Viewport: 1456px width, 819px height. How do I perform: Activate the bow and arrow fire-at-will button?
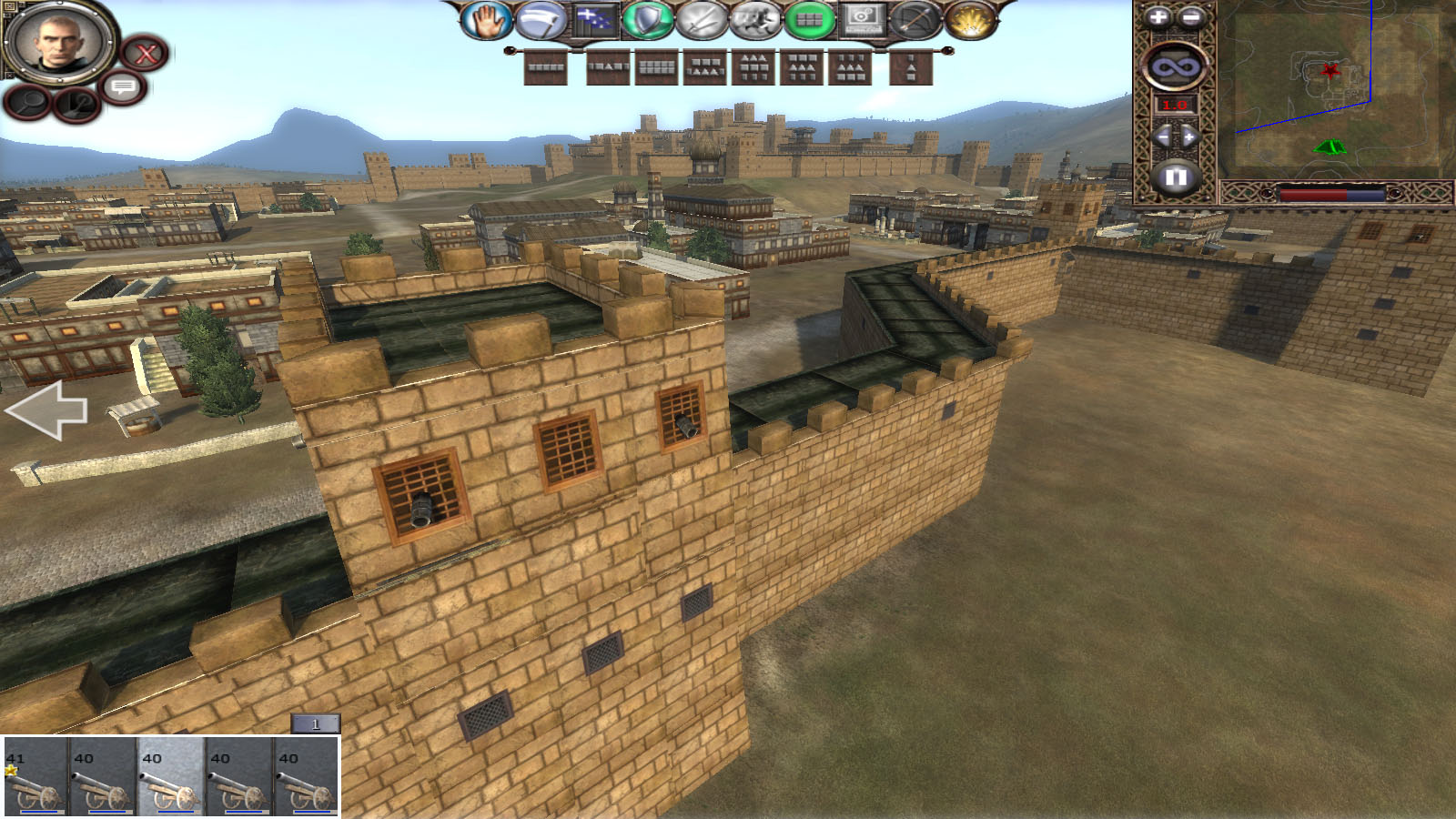tap(915, 21)
